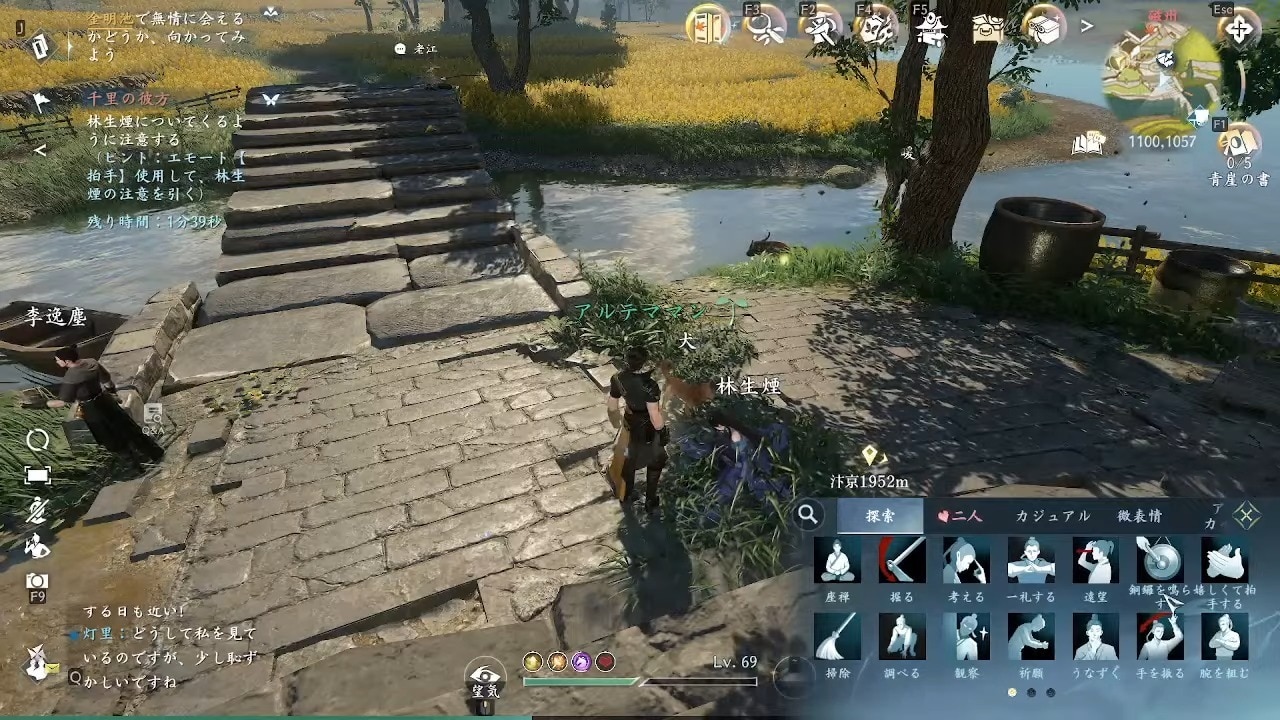Select the 腕を組む crossed-arms emote
The height and width of the screenshot is (720, 1280).
click(x=1224, y=637)
